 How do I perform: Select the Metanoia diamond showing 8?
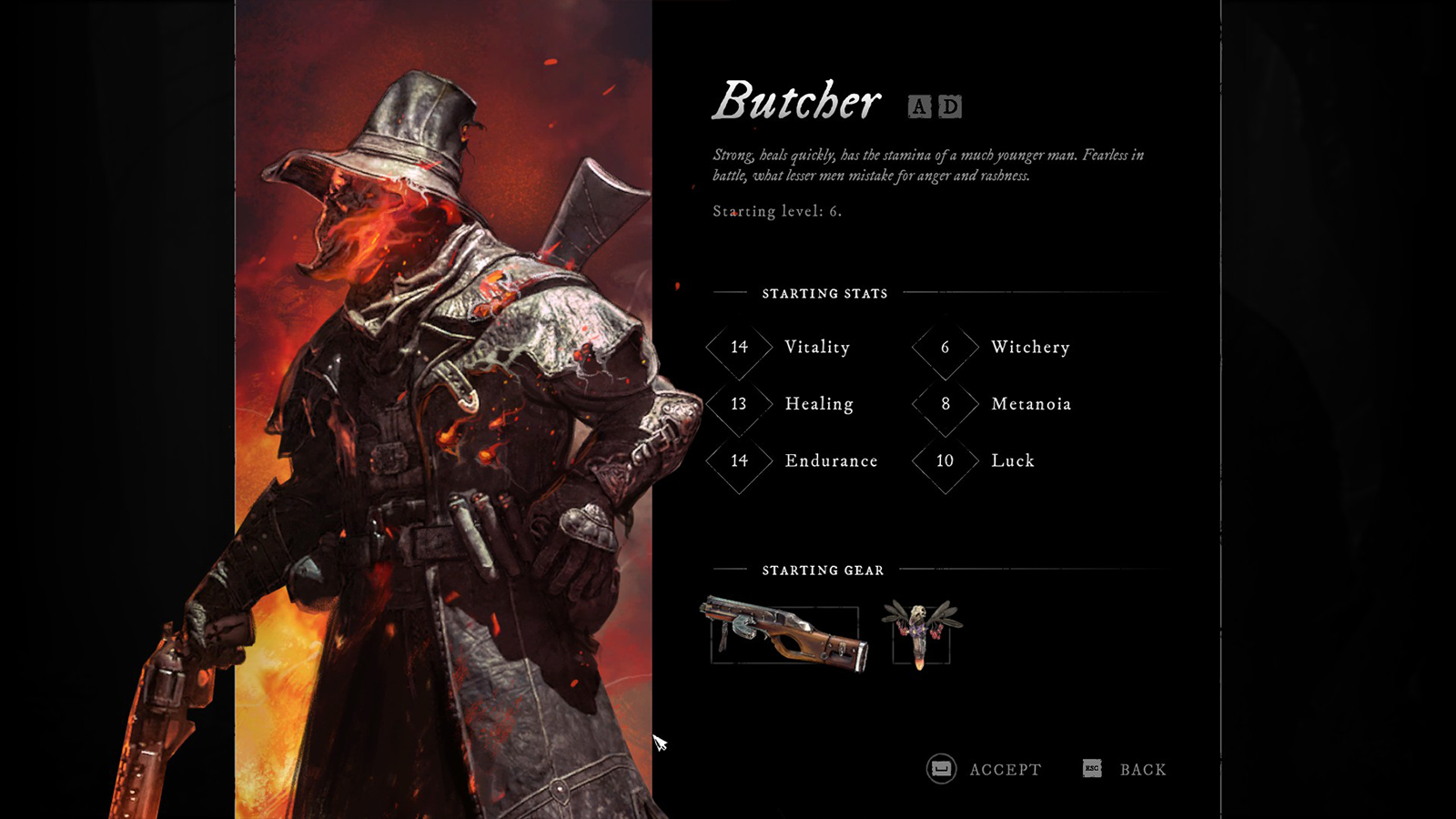point(944,403)
